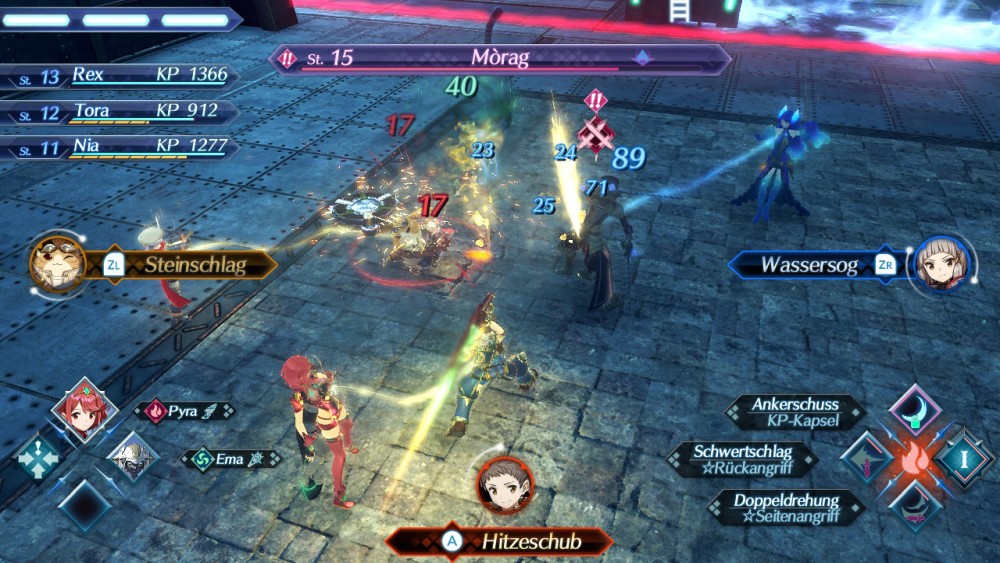The height and width of the screenshot is (563, 1000).
Task: Click the Mòrag enemy target bar
Action: click(x=500, y=58)
